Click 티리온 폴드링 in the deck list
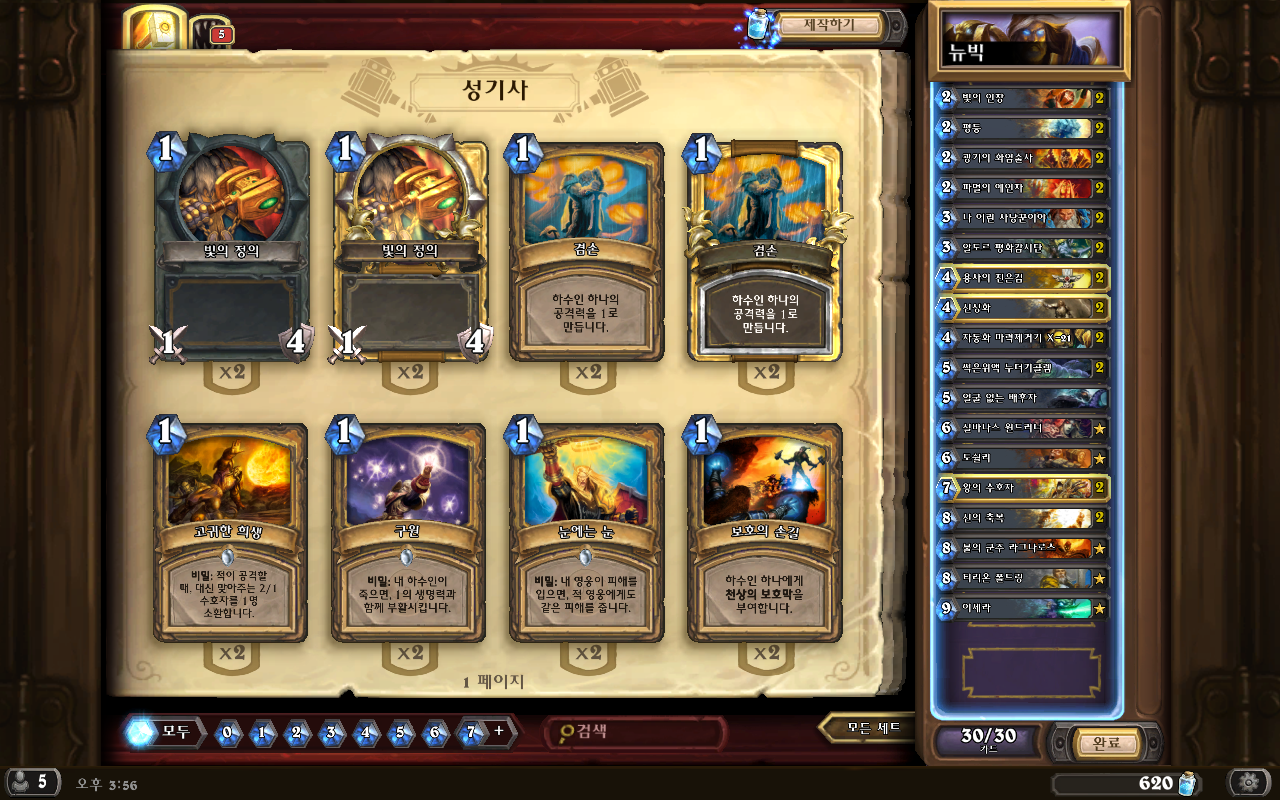 (x=1022, y=578)
